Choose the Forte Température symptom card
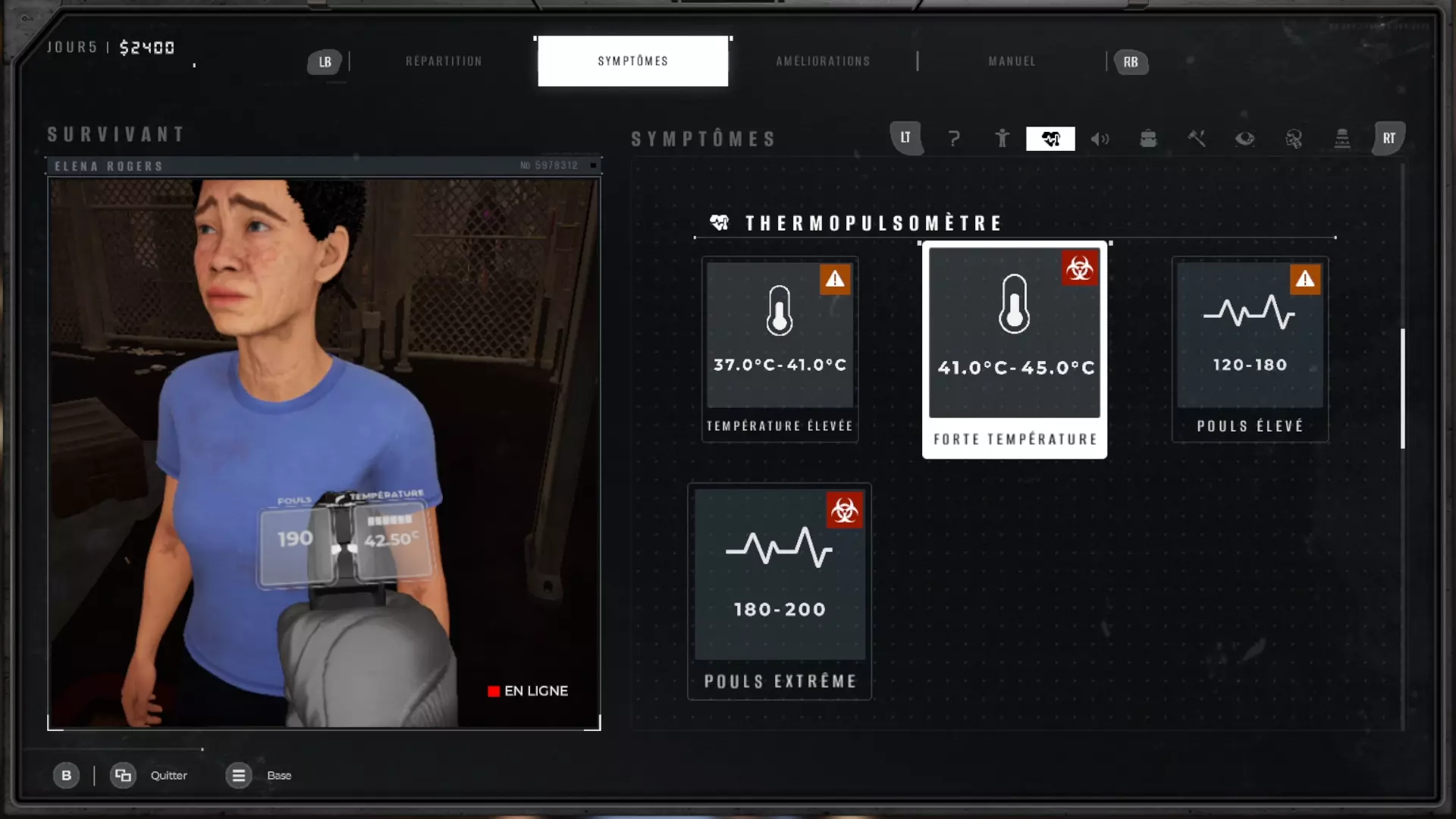The image size is (1456, 819). pyautogui.click(x=1015, y=350)
